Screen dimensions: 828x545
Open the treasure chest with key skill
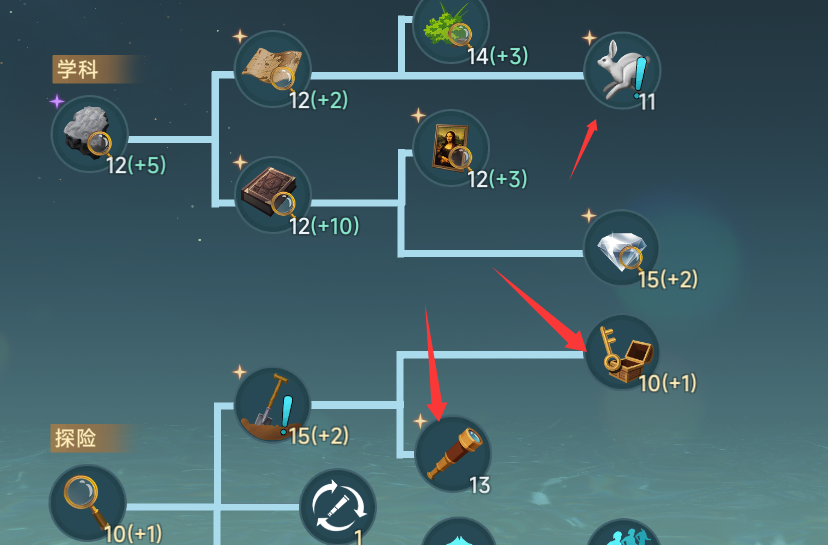tap(621, 353)
